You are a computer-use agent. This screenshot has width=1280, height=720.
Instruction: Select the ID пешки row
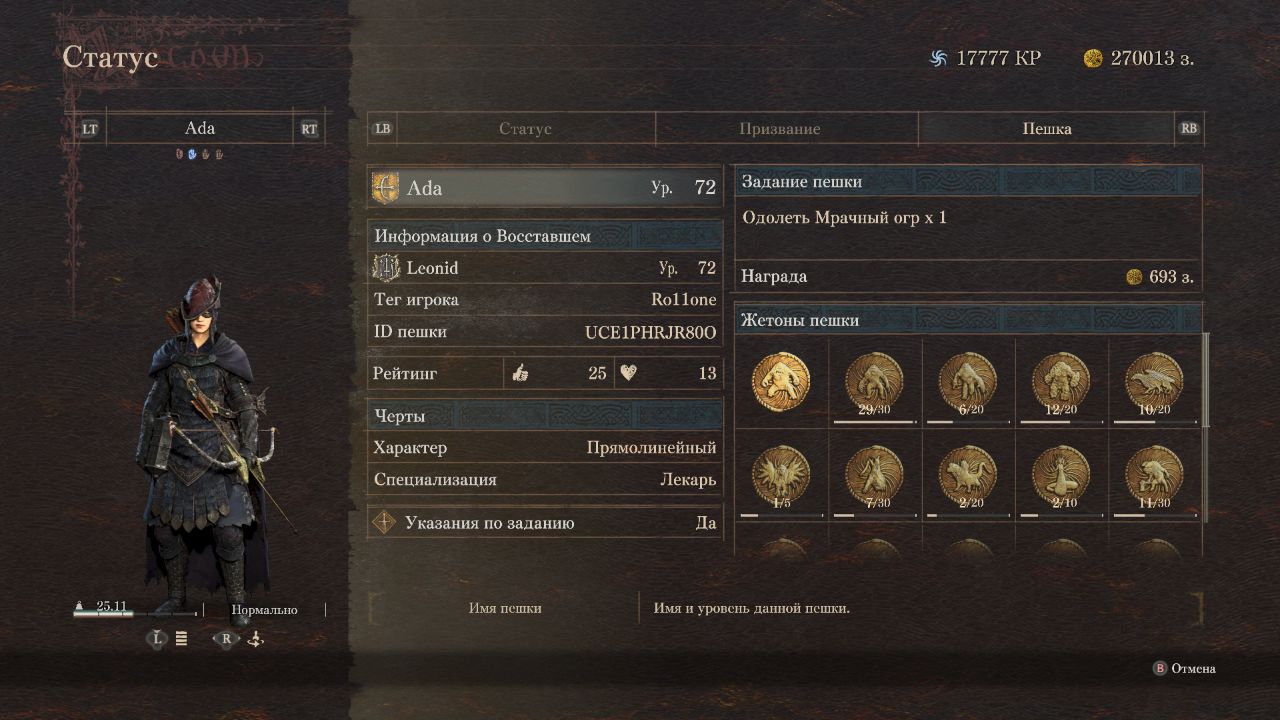(545, 332)
